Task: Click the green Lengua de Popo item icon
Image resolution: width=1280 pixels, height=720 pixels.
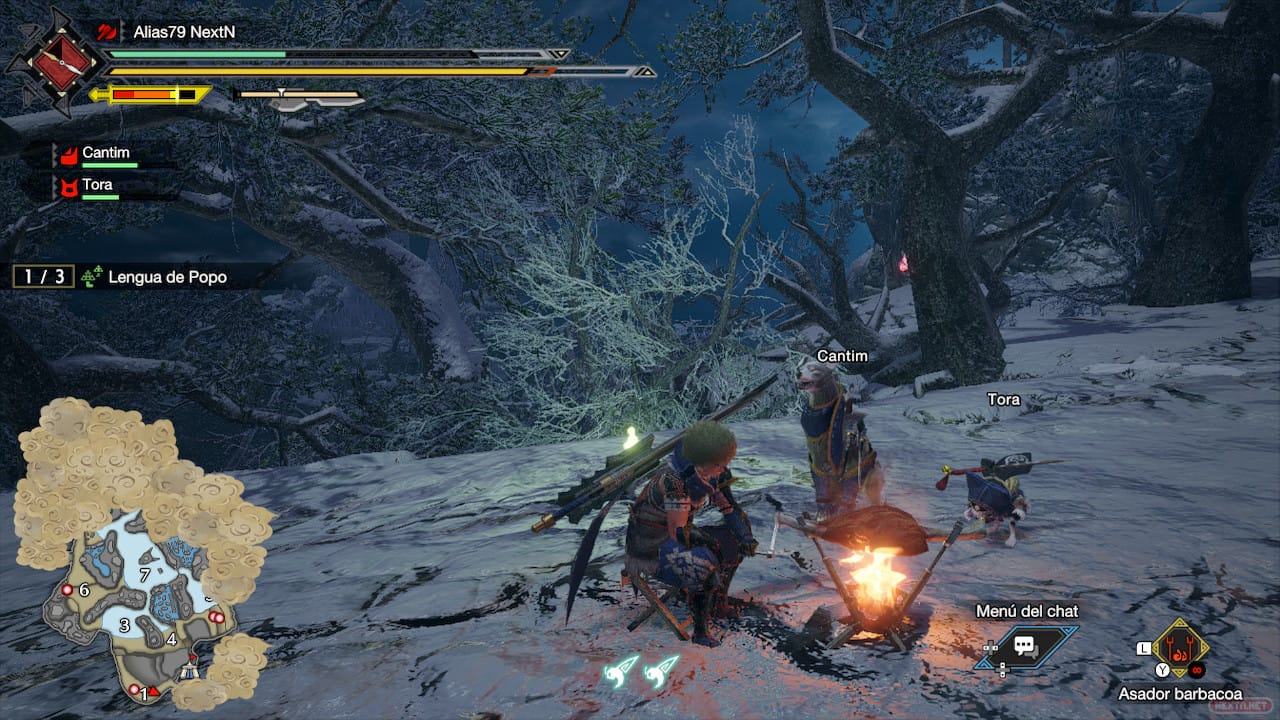Action: click(x=90, y=276)
